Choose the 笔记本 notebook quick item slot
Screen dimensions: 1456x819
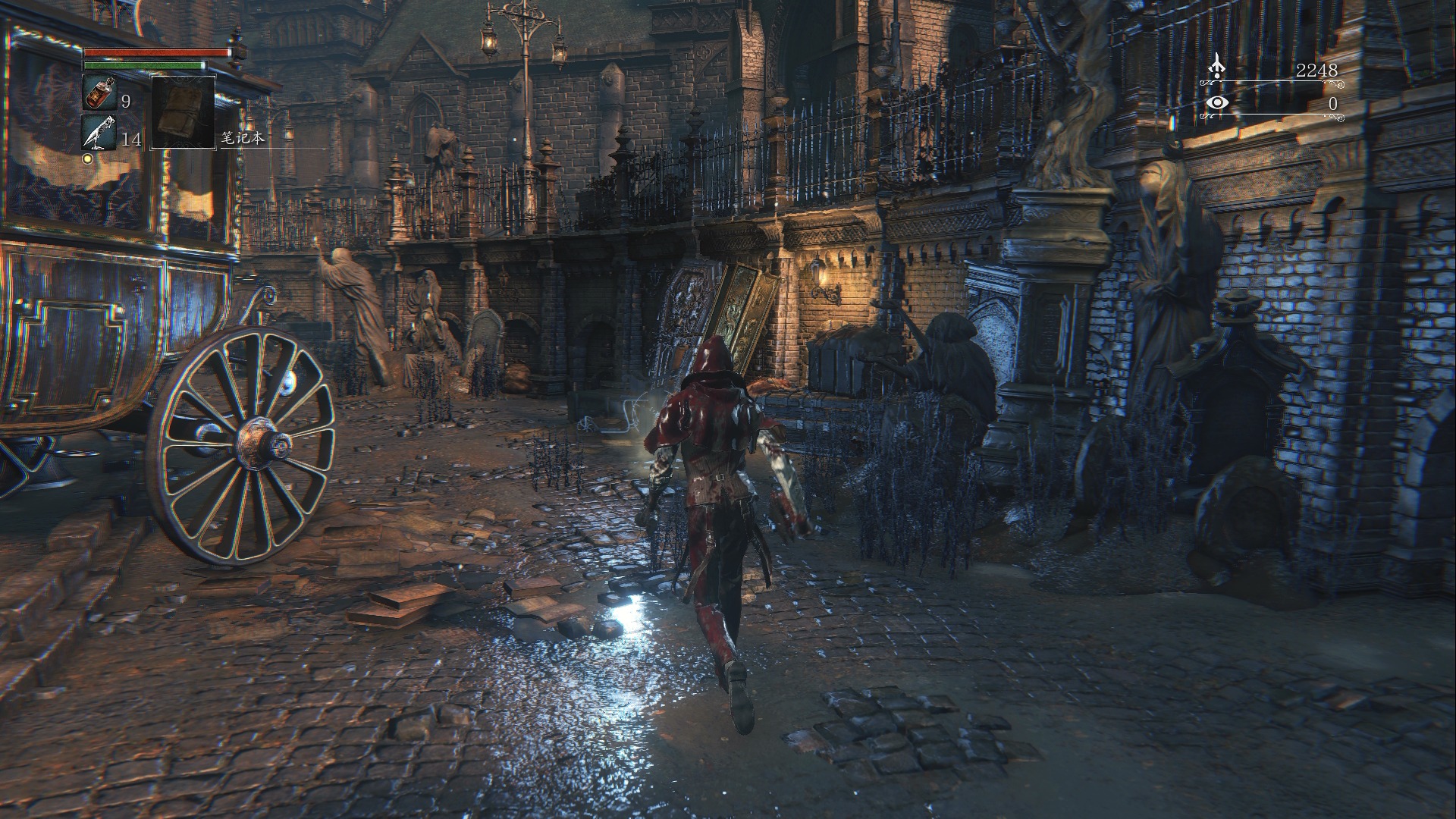(183, 111)
